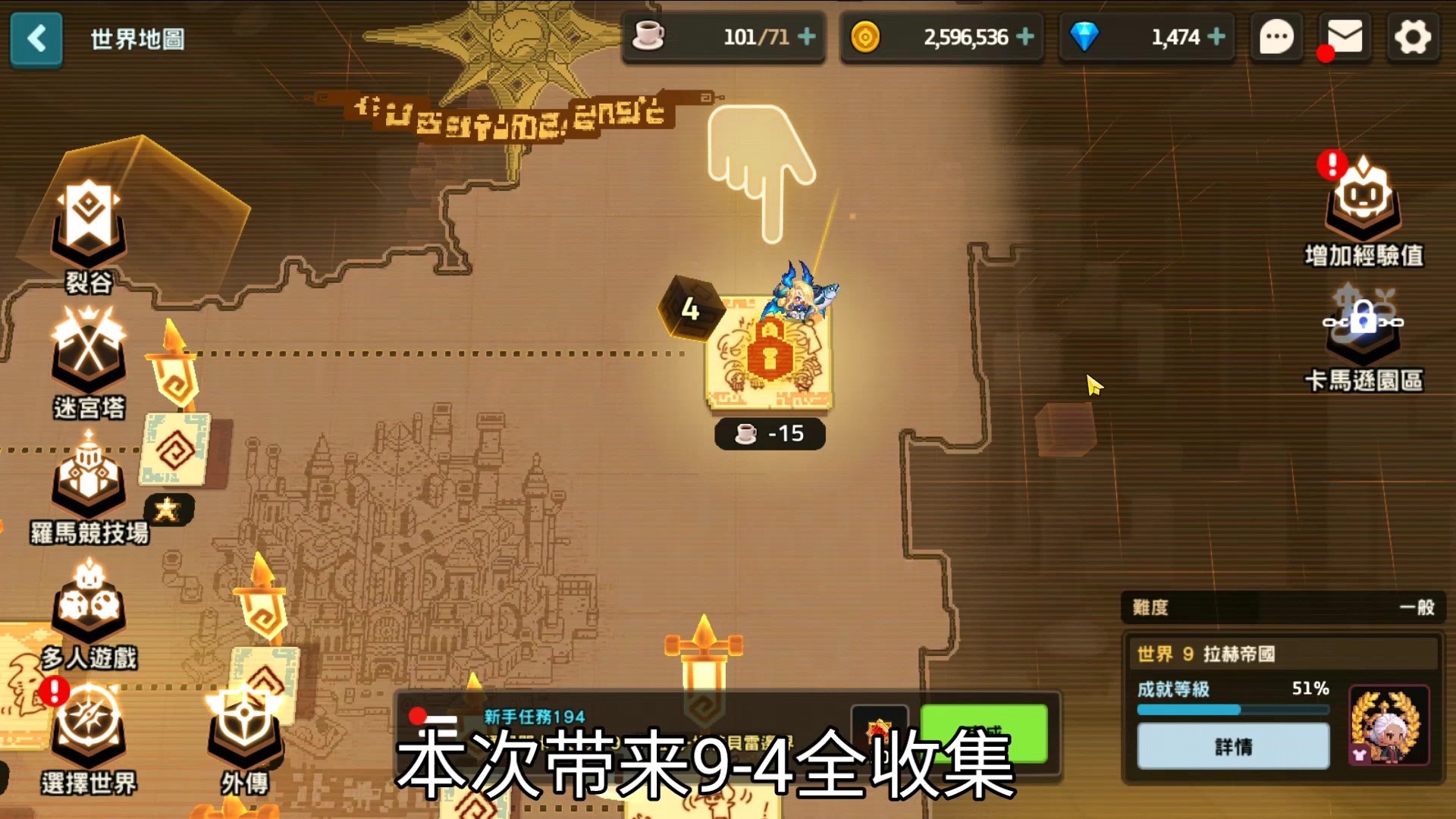This screenshot has height=819, width=1456.
Task: Tap the mail icon with red notification
Action: tap(1342, 37)
